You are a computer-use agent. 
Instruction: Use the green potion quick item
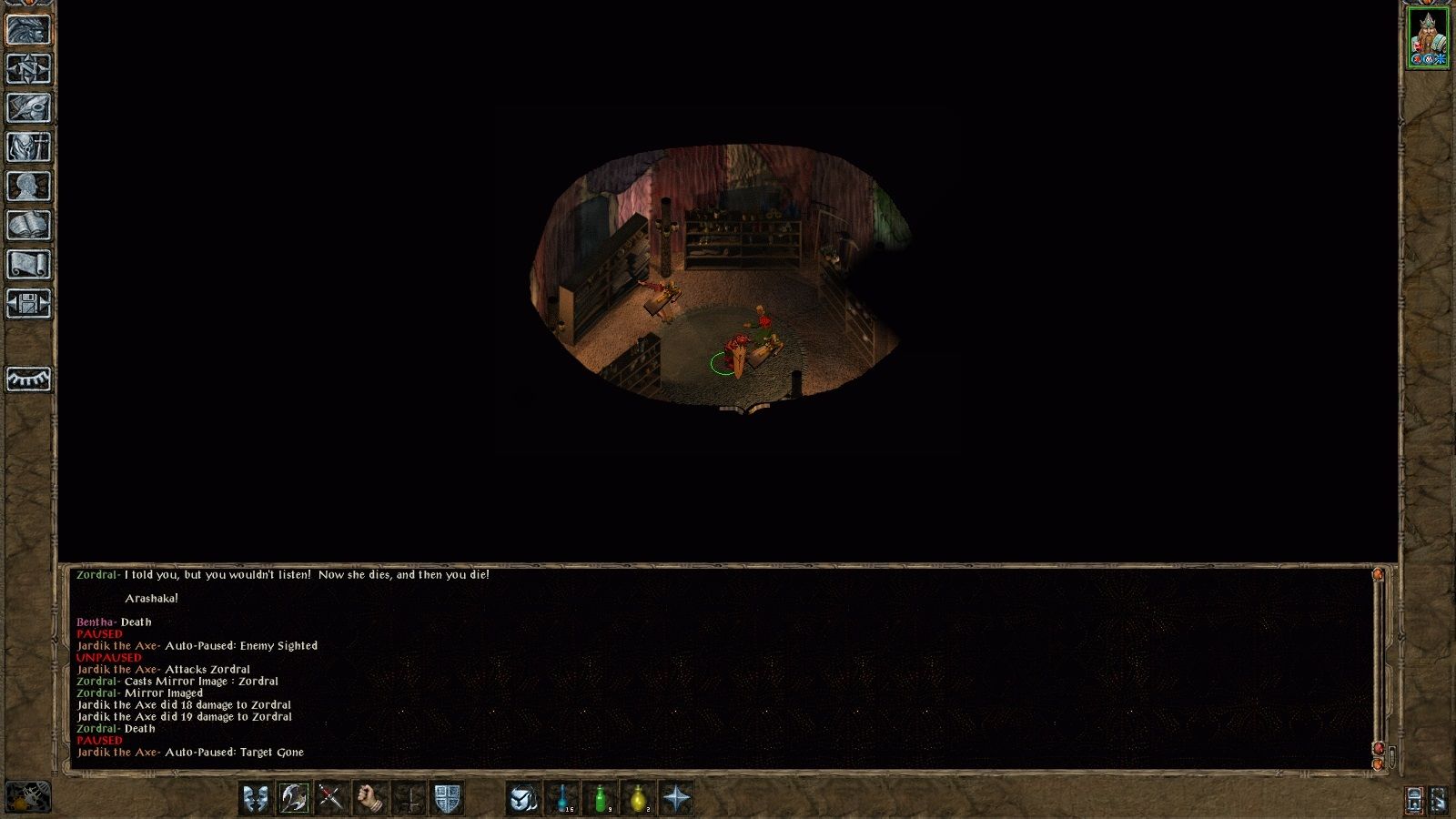(x=601, y=798)
